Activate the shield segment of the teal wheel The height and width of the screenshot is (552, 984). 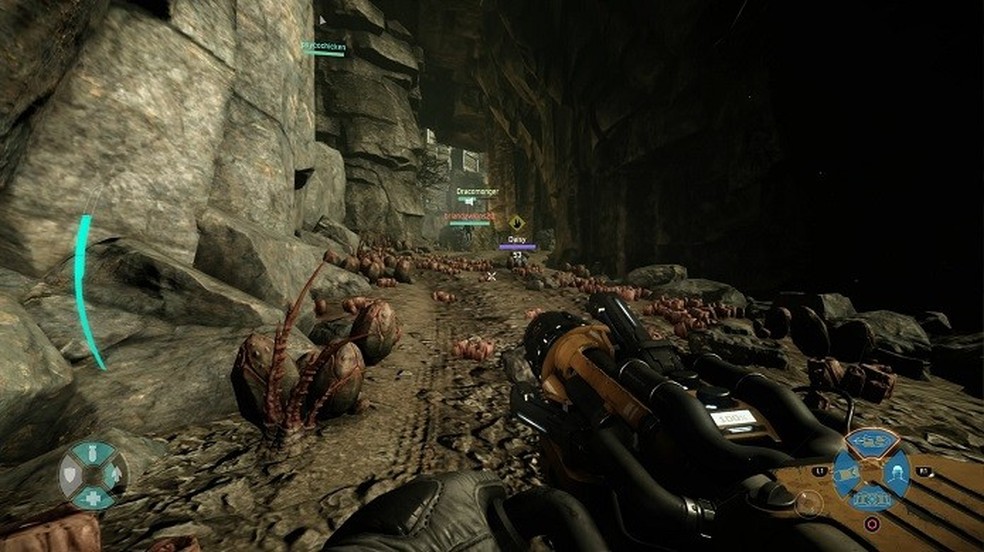[x=71, y=474]
